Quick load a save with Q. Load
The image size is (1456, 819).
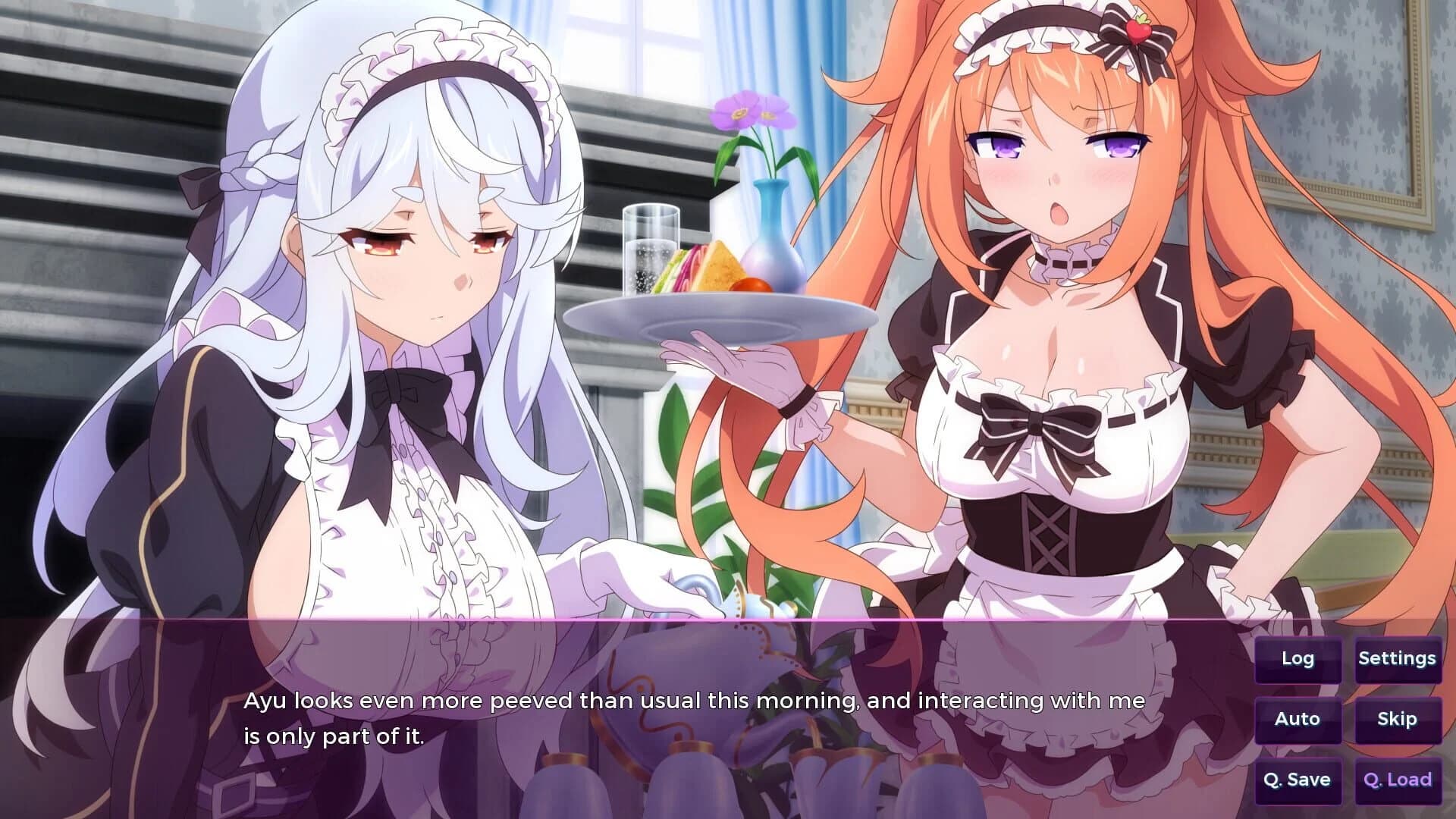(1398, 779)
